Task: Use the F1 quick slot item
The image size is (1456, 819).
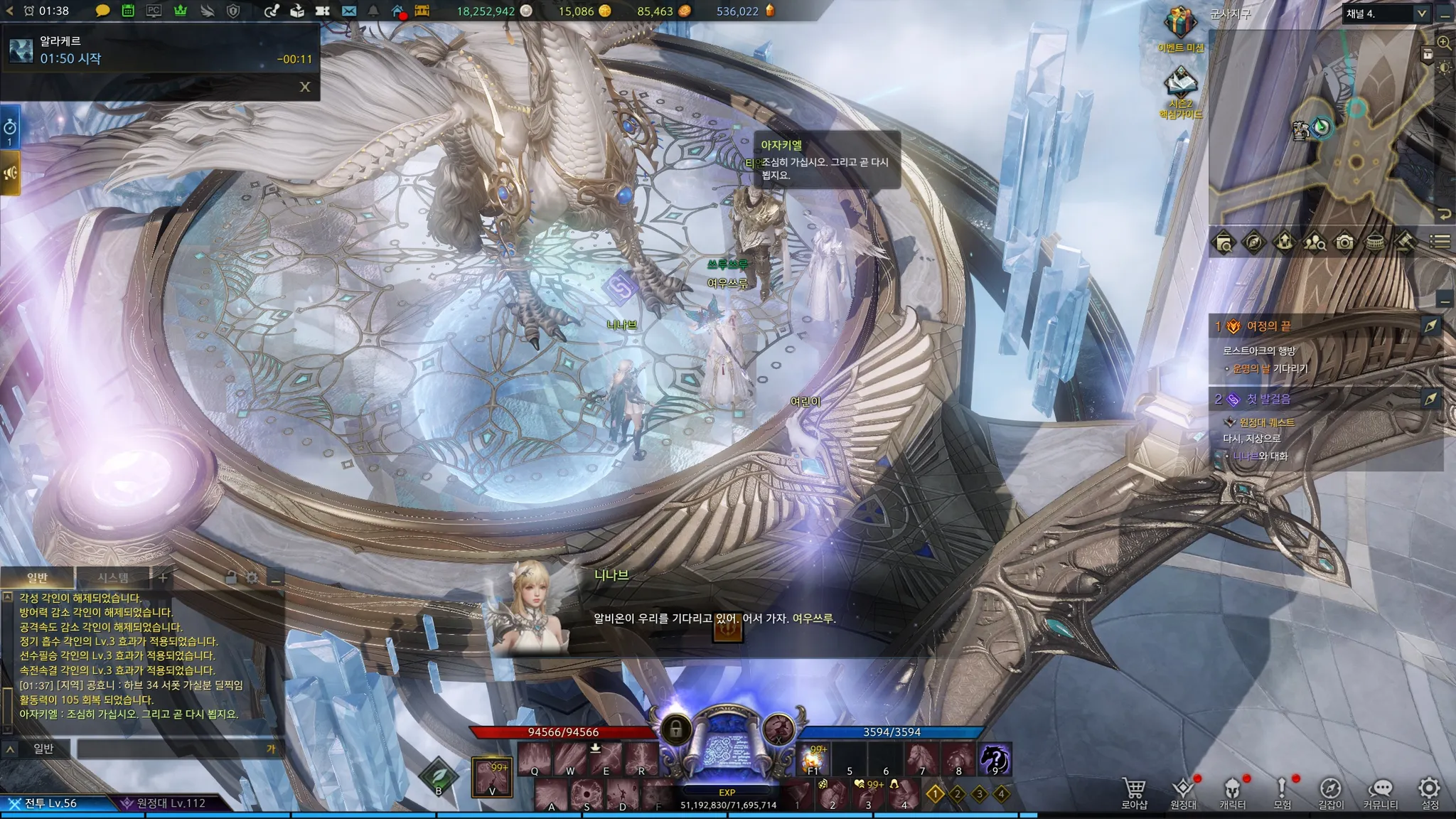Action: point(813,759)
